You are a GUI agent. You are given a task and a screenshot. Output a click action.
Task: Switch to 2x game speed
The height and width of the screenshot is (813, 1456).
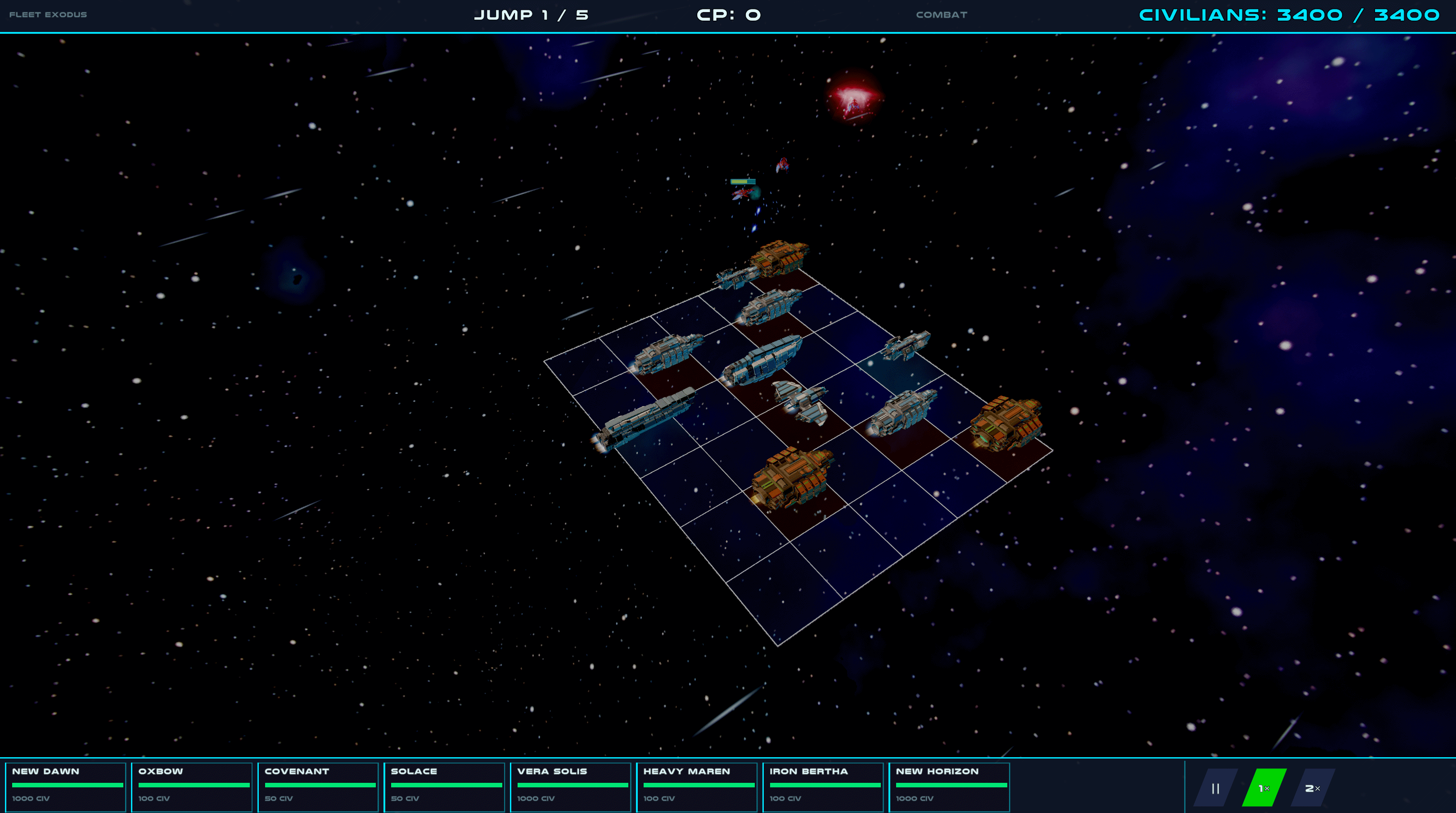tap(1312, 787)
